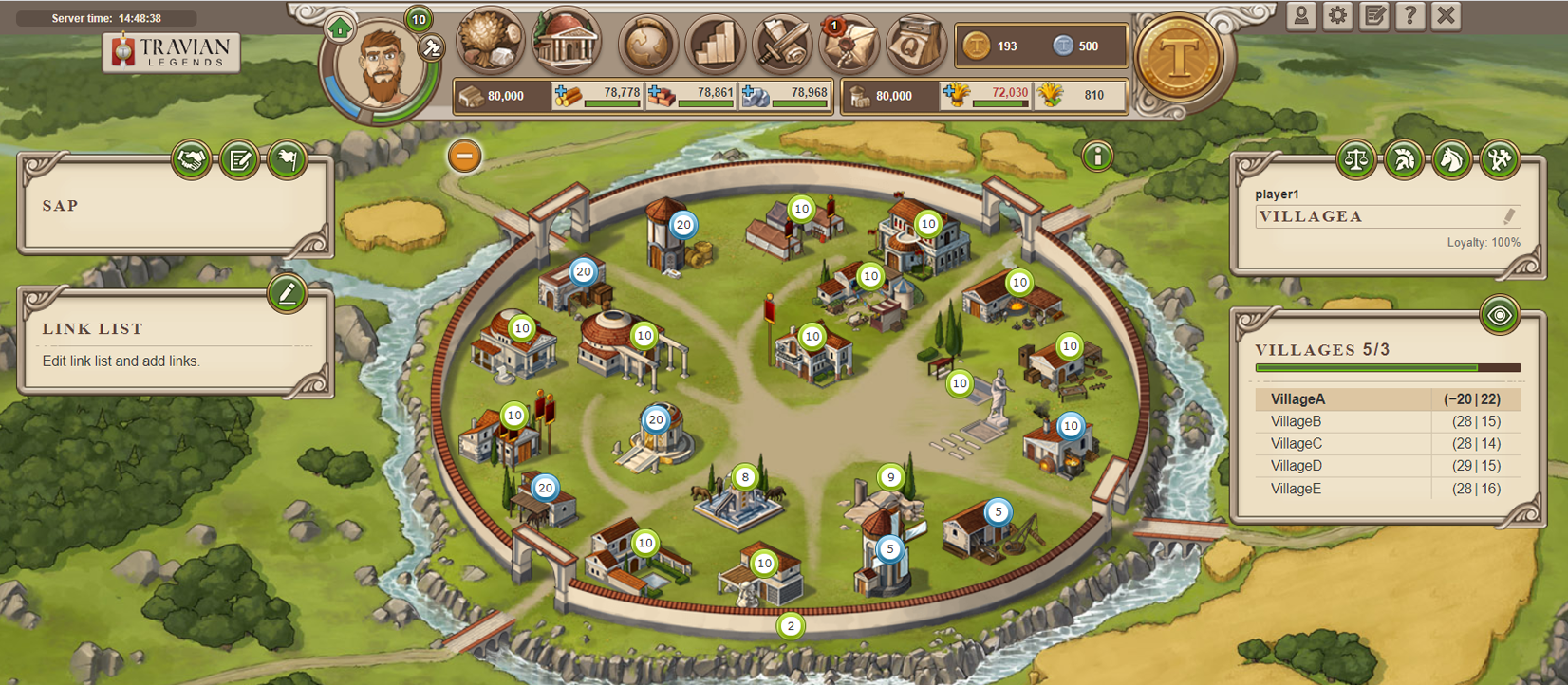
Task: Open the help question mark
Action: point(1409,16)
